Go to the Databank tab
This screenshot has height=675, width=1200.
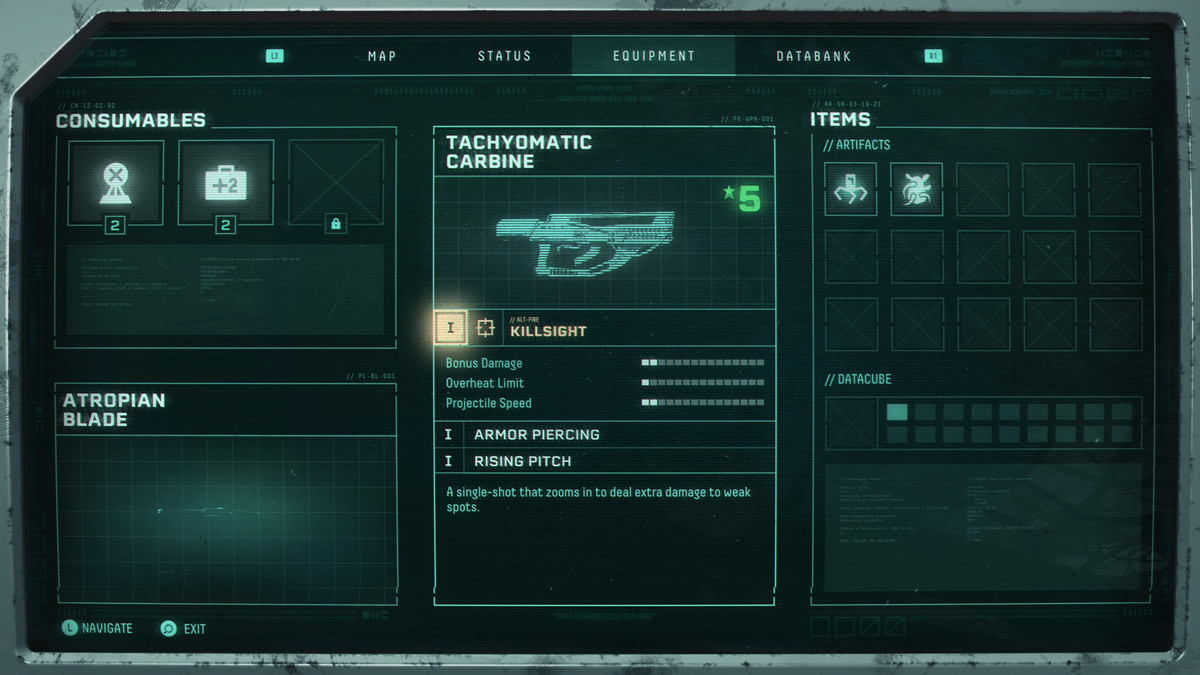click(813, 56)
